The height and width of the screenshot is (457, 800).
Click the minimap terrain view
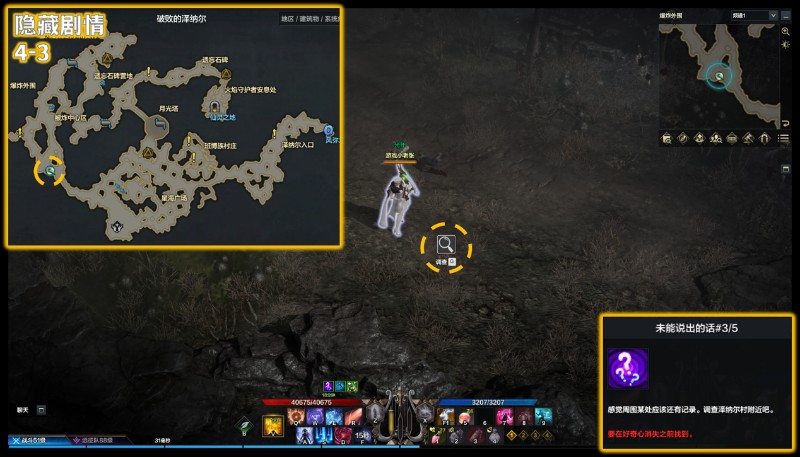[718, 74]
